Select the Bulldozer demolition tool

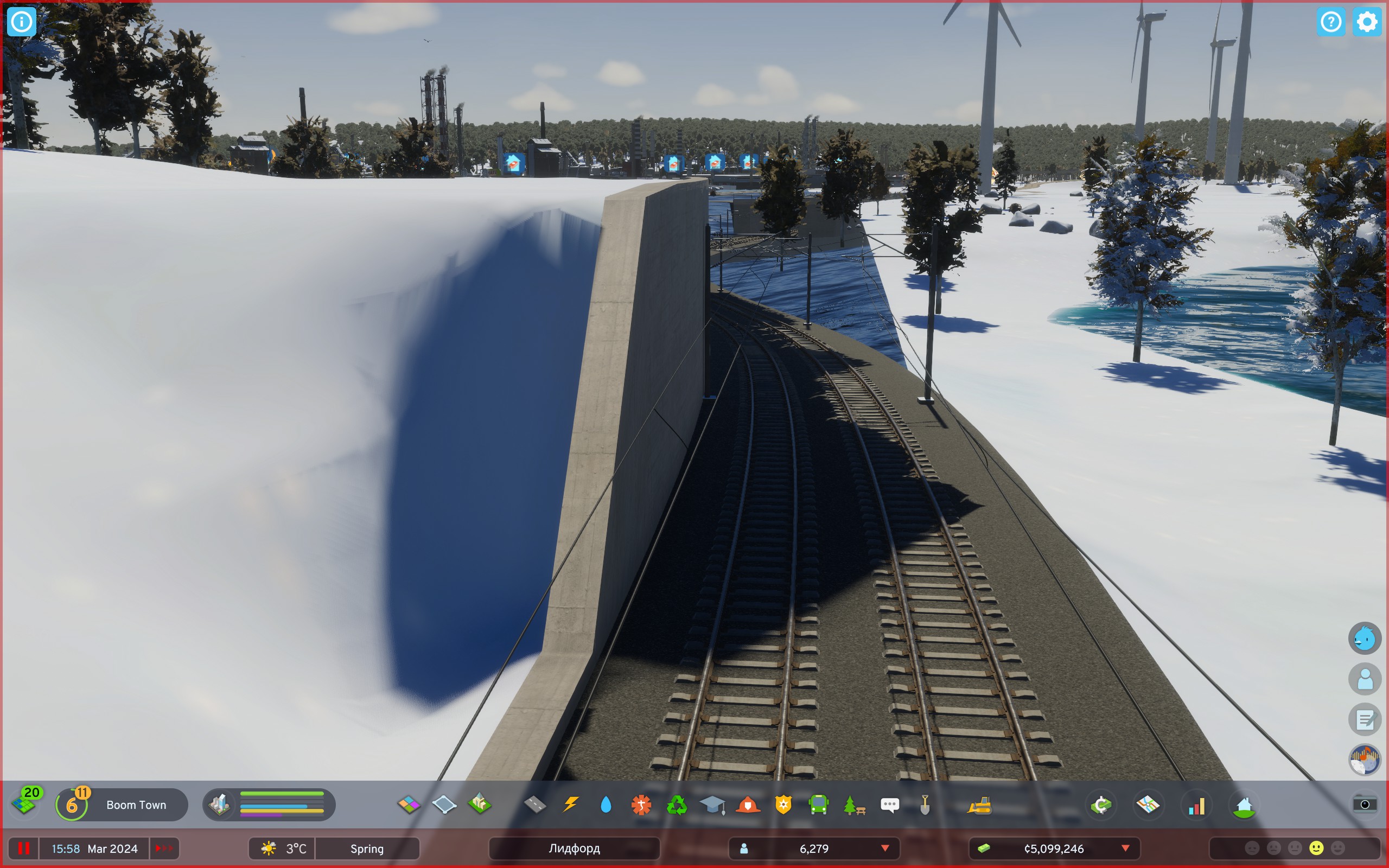pyautogui.click(x=979, y=805)
